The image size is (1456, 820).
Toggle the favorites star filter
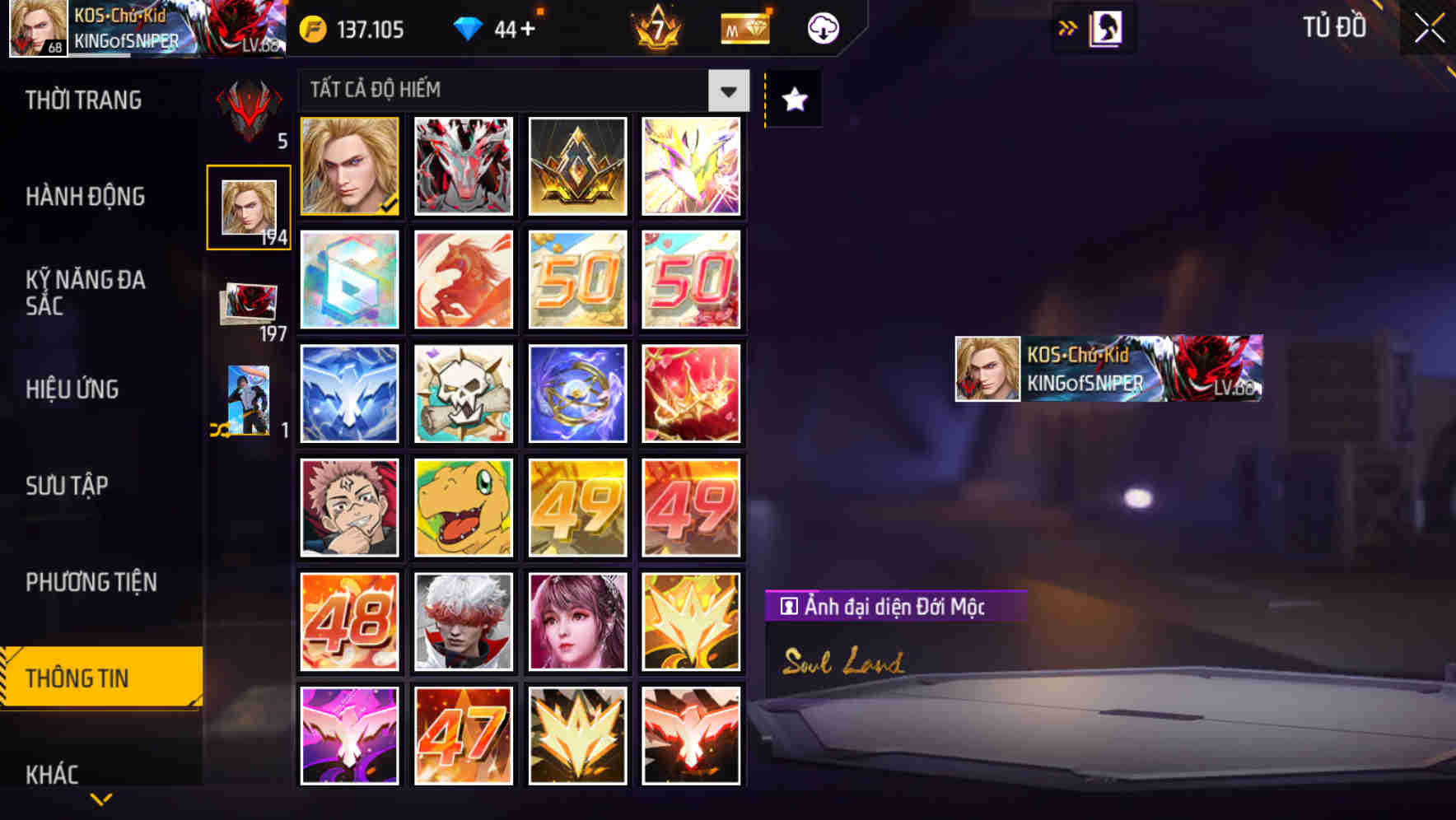[793, 99]
